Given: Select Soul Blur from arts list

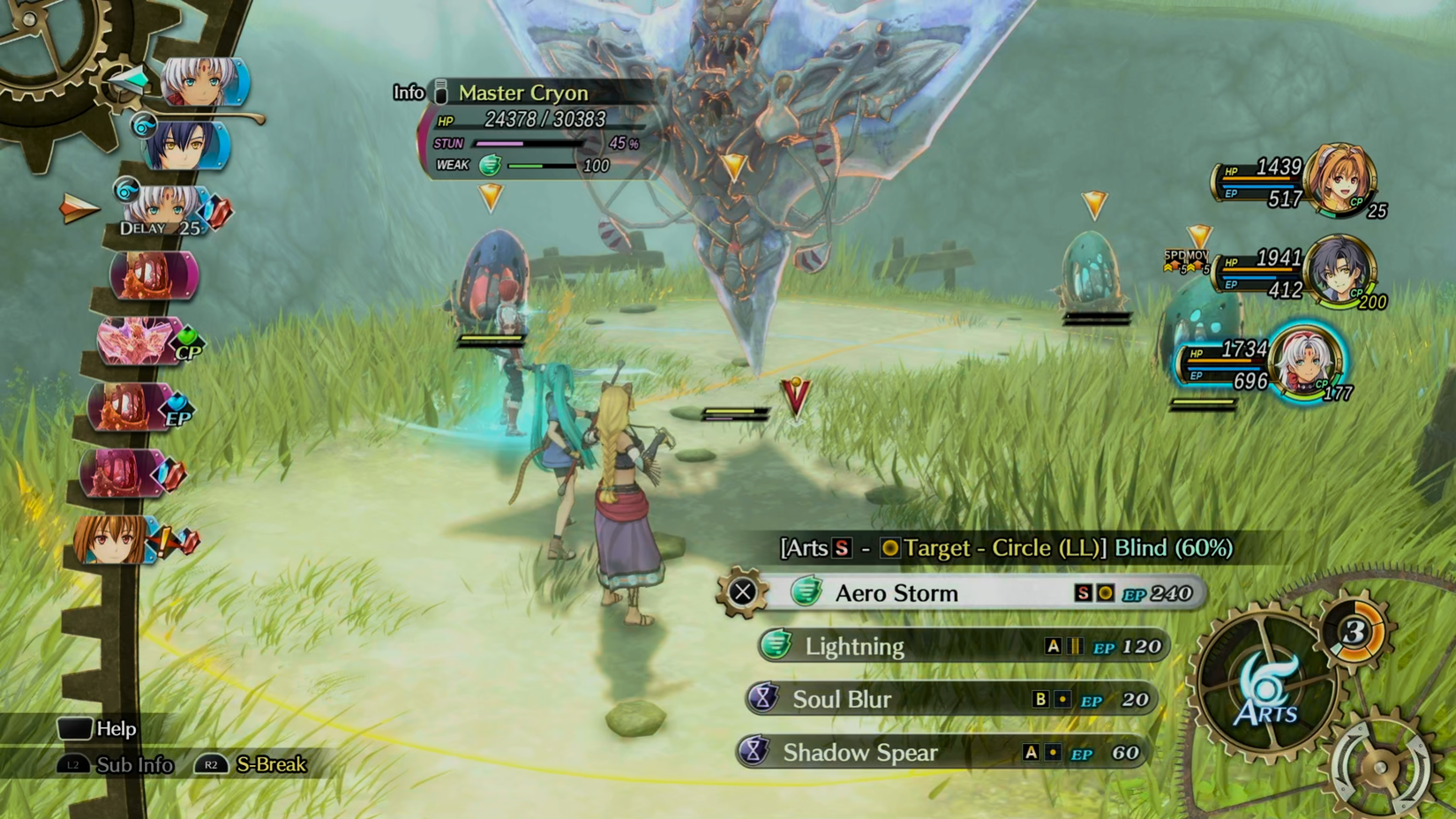Looking at the screenshot, I should tap(949, 699).
